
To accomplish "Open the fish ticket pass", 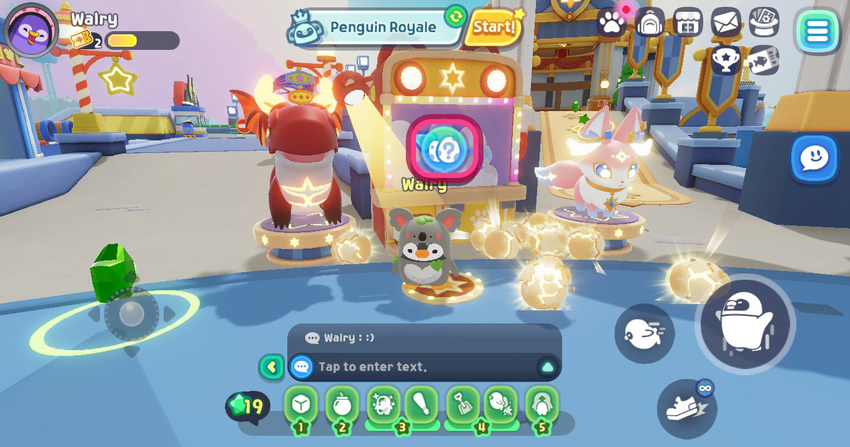I will coord(764,60).
